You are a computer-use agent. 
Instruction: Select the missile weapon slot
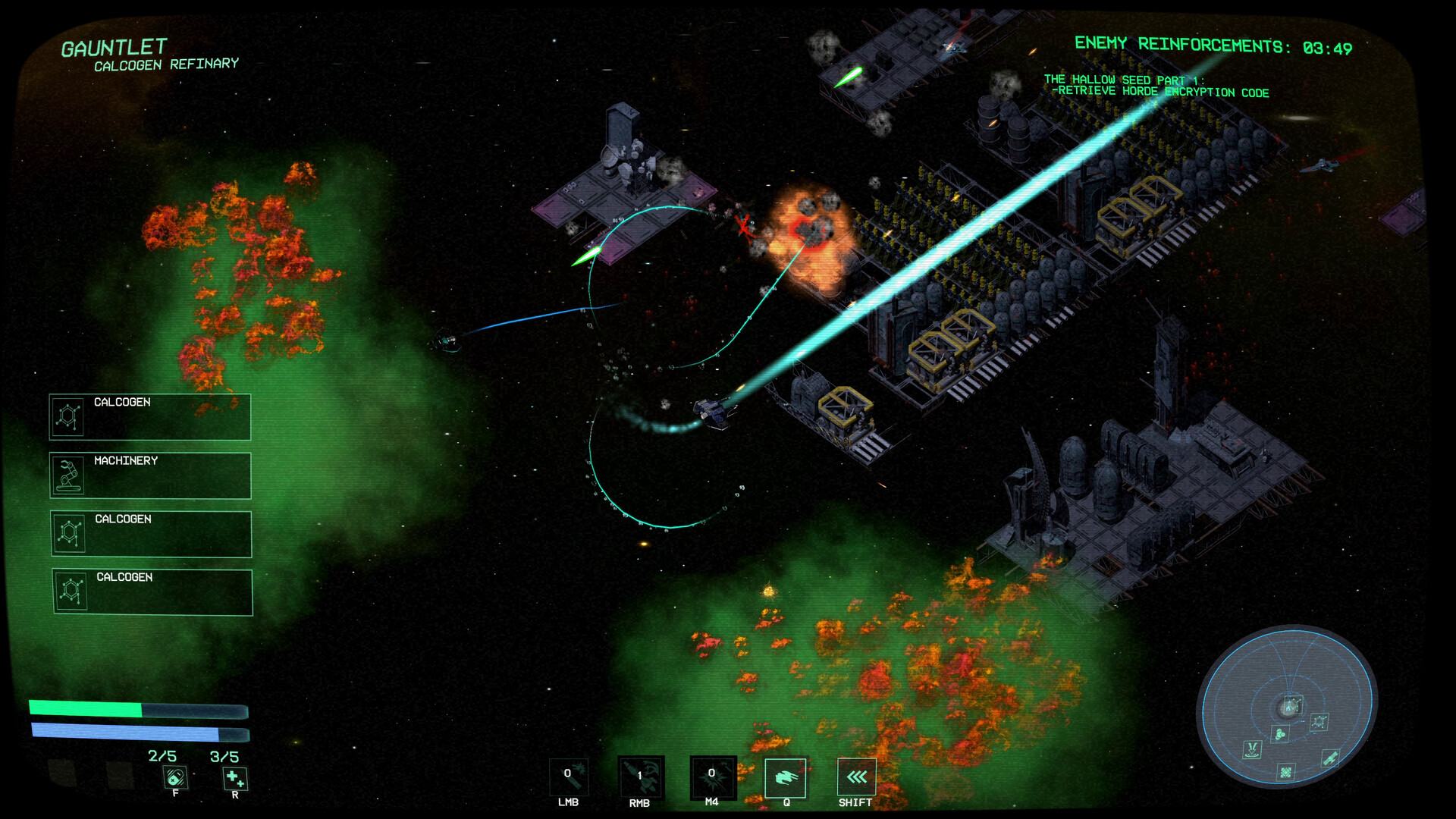click(x=640, y=777)
